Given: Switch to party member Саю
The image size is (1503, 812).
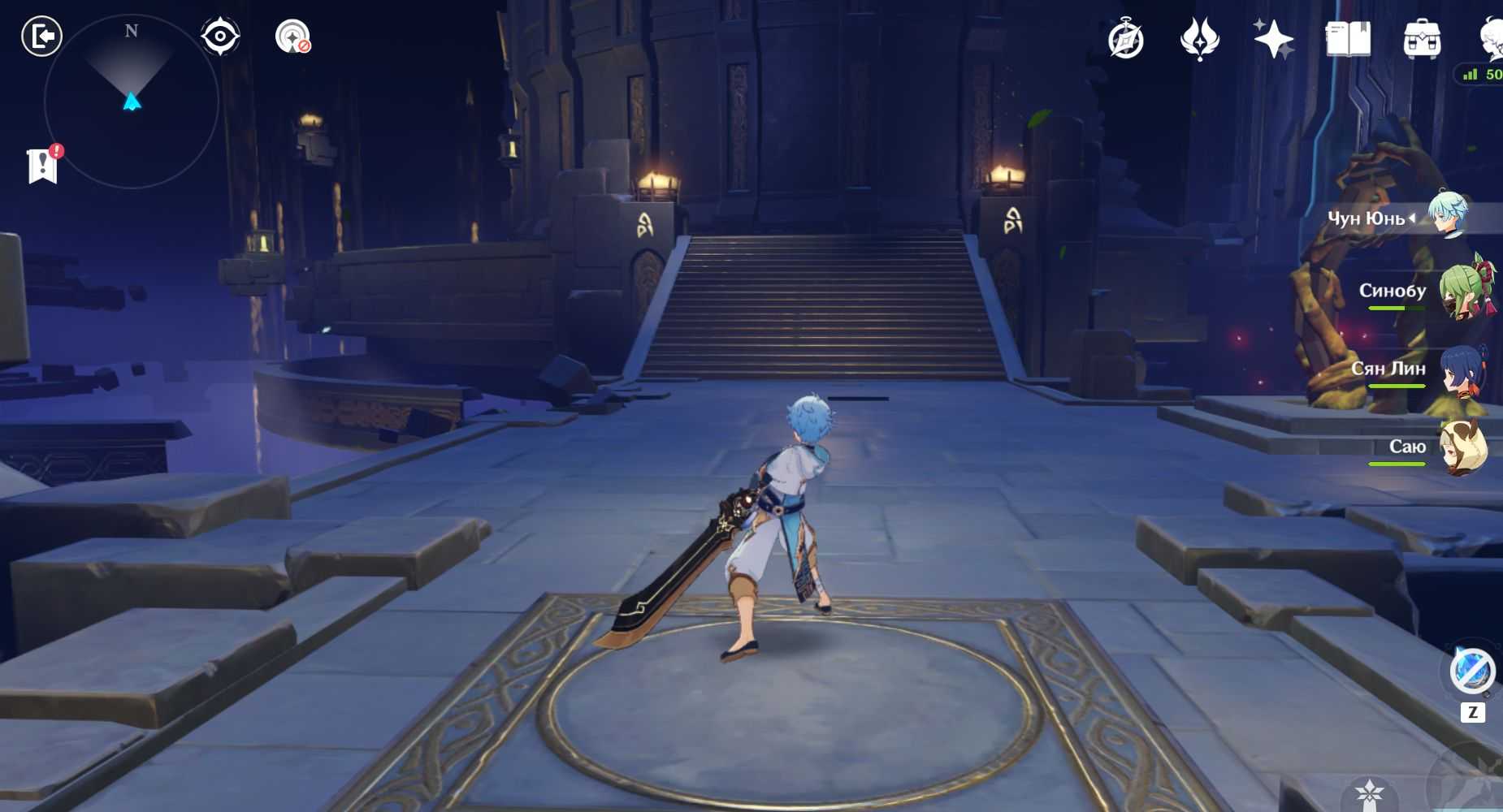Looking at the screenshot, I should click(1463, 447).
